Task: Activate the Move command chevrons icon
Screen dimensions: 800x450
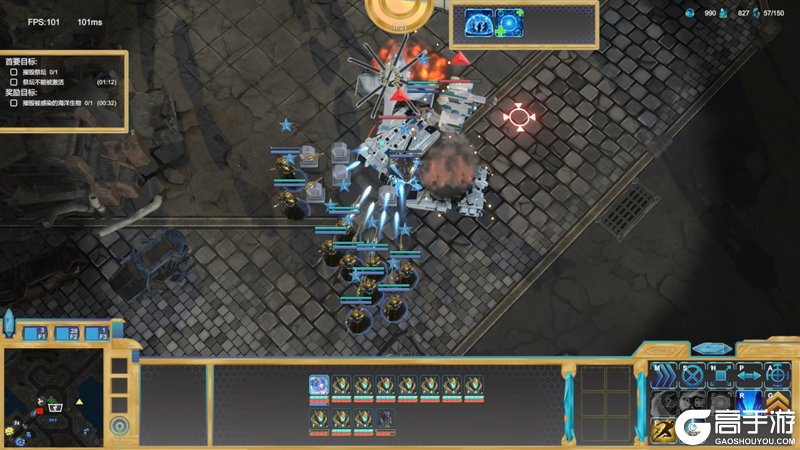Action: tap(662, 376)
